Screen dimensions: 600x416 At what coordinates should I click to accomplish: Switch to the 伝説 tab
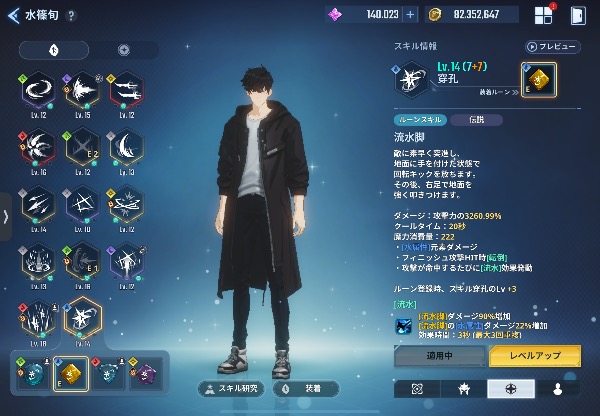point(460,119)
